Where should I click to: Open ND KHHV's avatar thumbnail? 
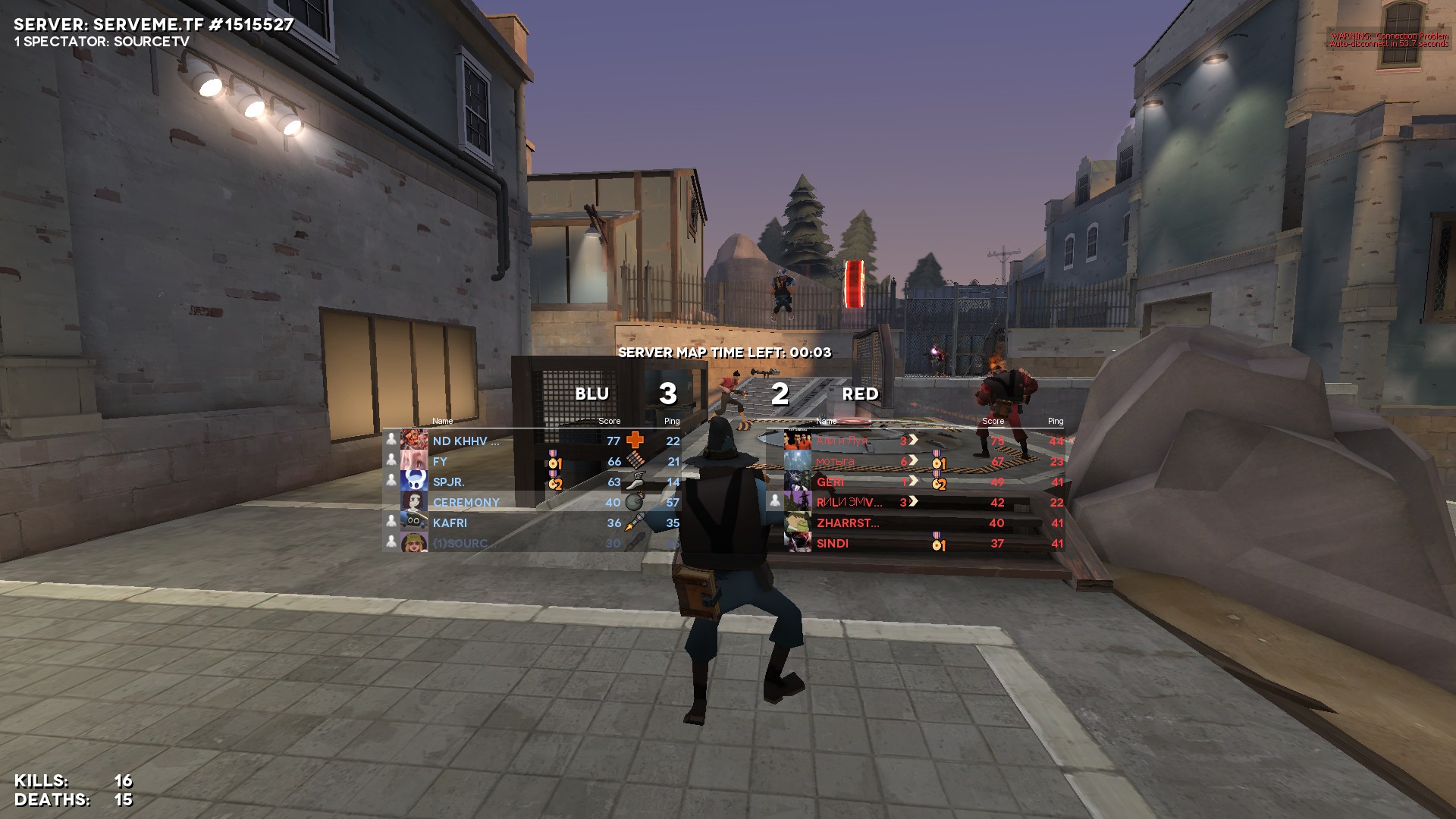tap(414, 440)
